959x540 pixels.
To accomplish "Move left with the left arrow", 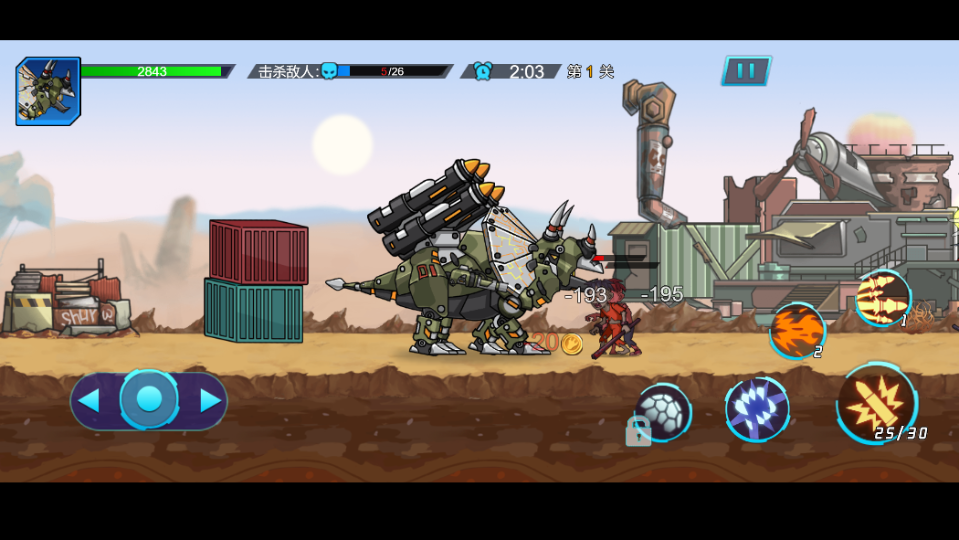I will coord(89,401).
